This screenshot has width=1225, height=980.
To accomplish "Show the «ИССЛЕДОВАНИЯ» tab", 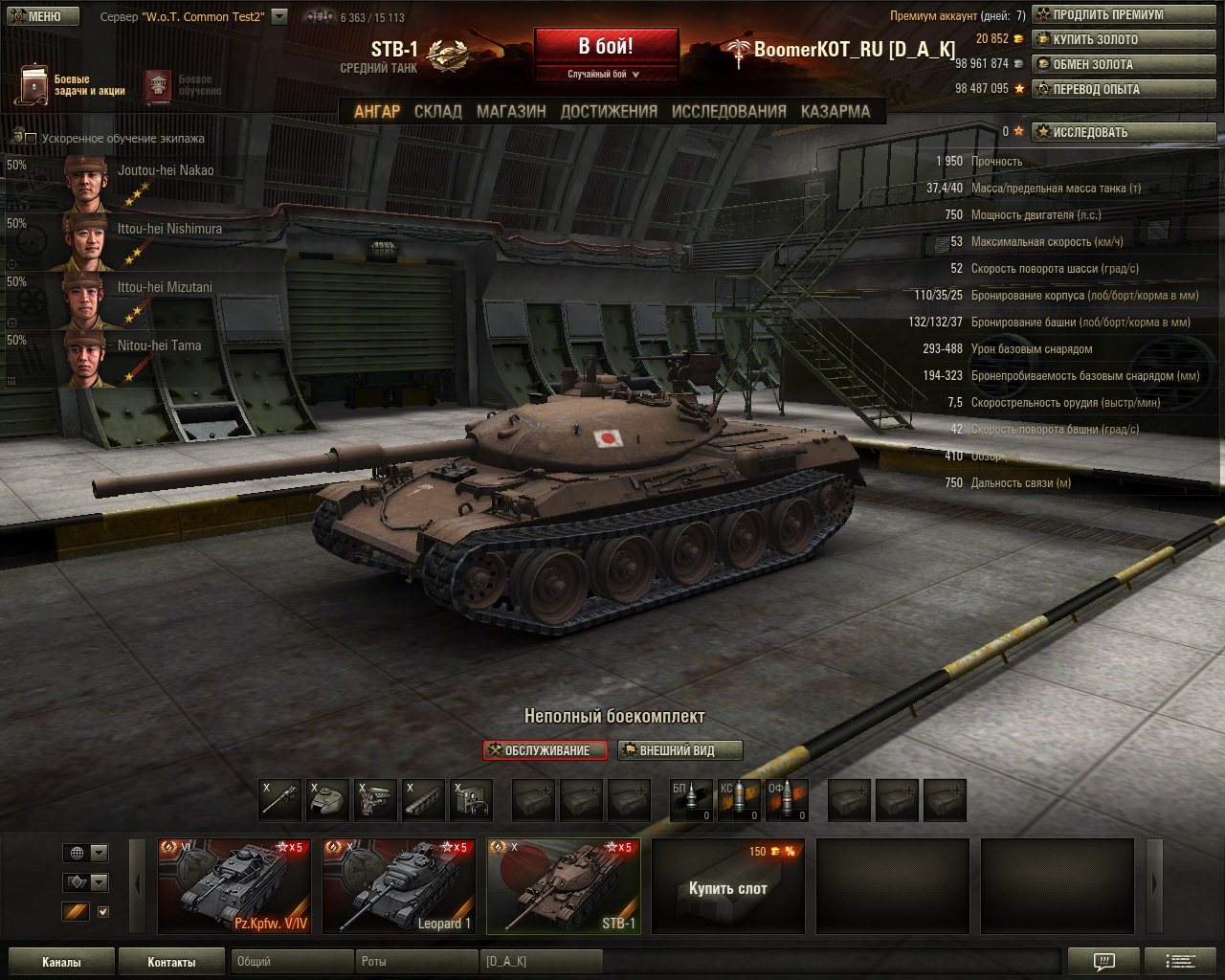I will (728, 111).
